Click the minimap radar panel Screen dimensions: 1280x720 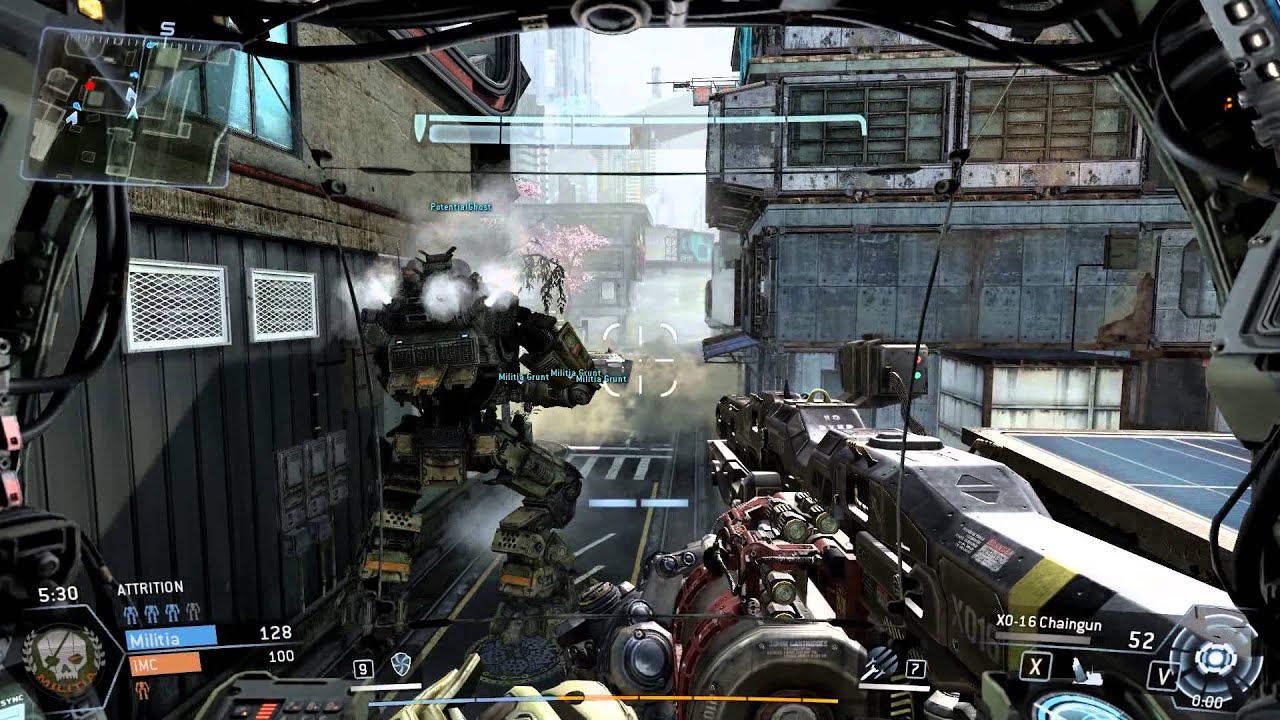coord(133,108)
